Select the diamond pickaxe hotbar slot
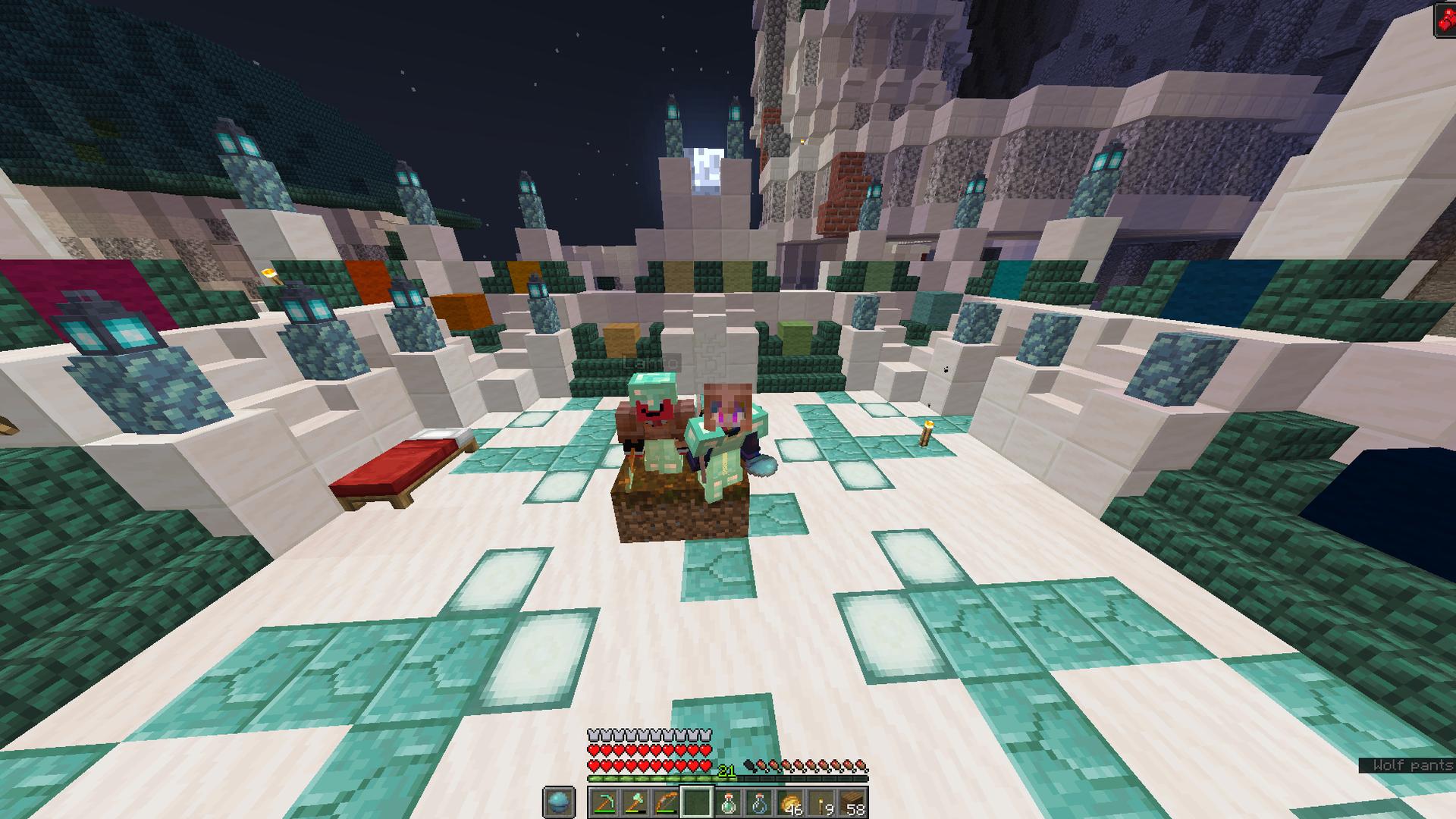The image size is (1456, 819). point(604,802)
